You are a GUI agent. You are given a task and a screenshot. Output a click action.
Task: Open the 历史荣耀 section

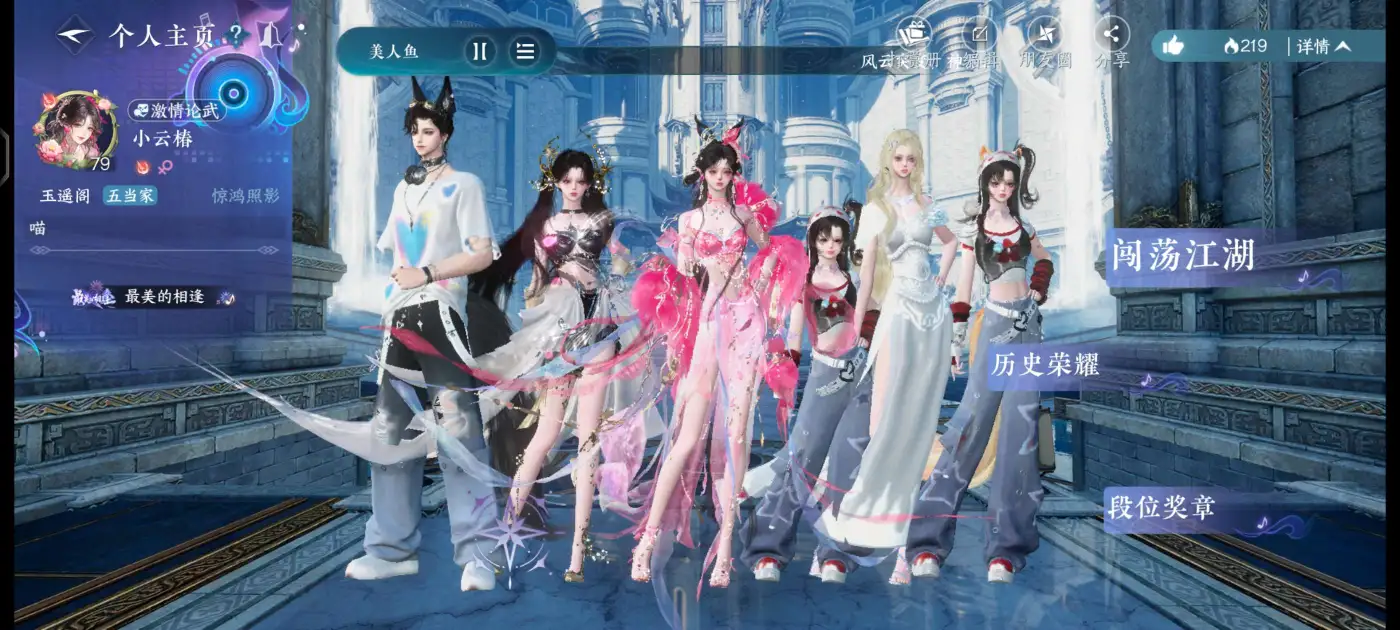tap(1045, 365)
